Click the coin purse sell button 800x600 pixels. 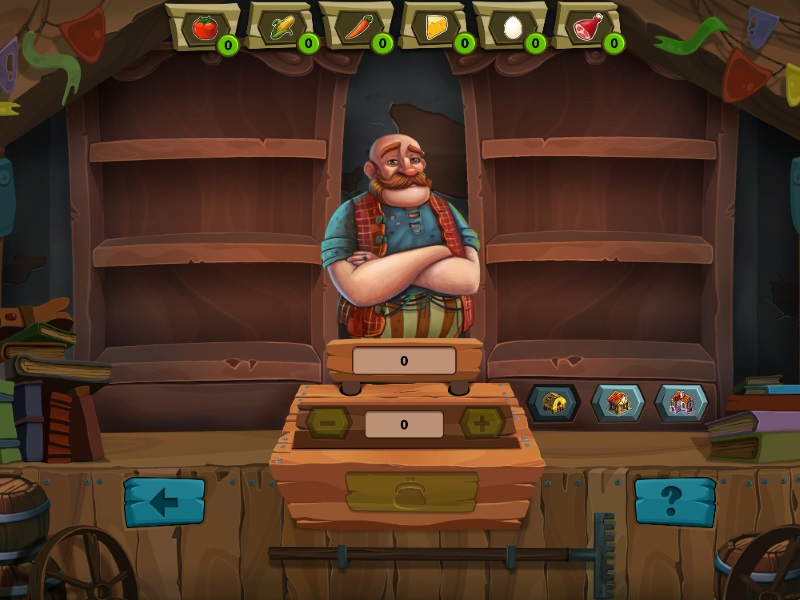pos(411,492)
